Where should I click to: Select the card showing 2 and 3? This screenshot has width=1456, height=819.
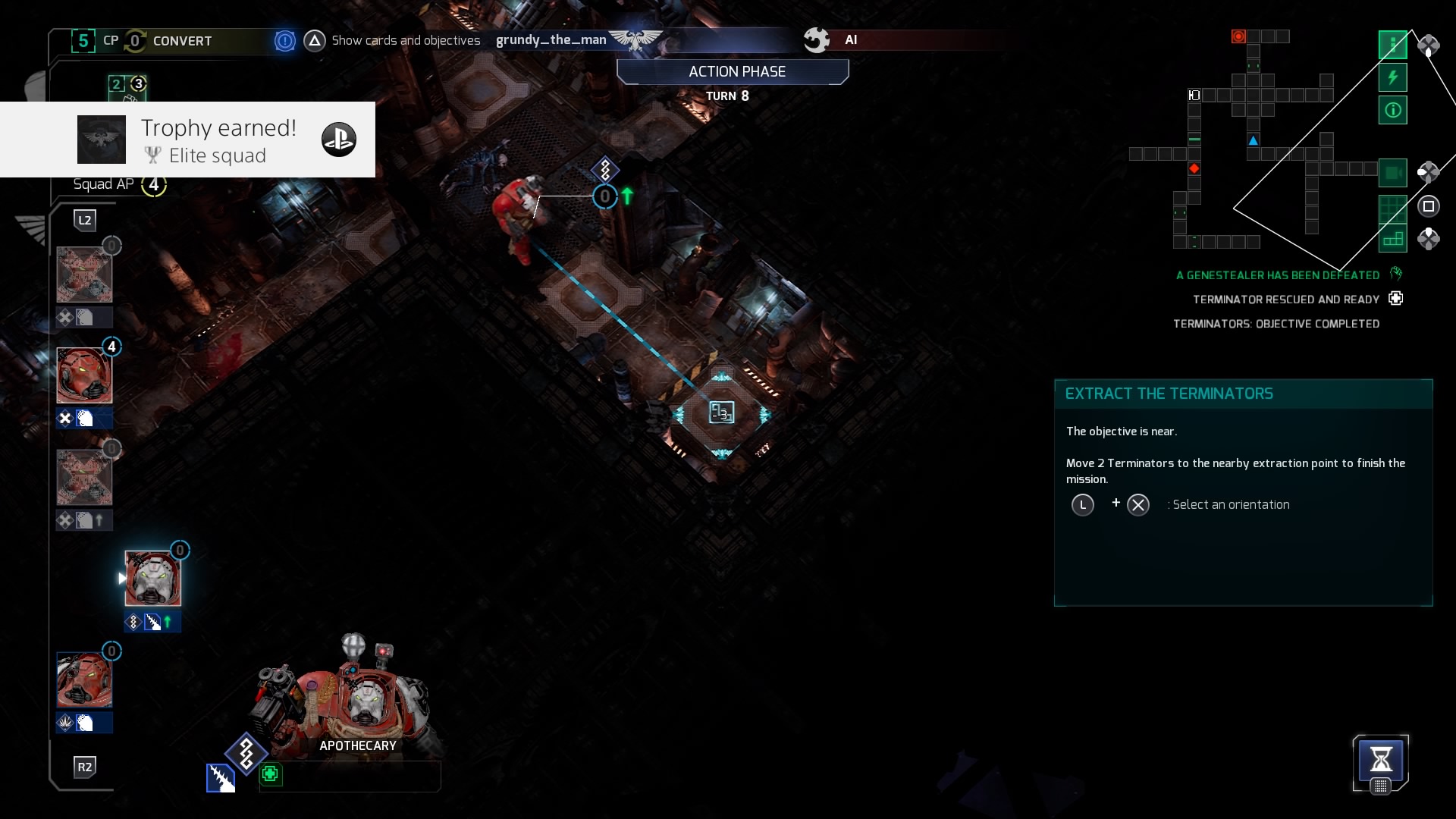pos(127,86)
